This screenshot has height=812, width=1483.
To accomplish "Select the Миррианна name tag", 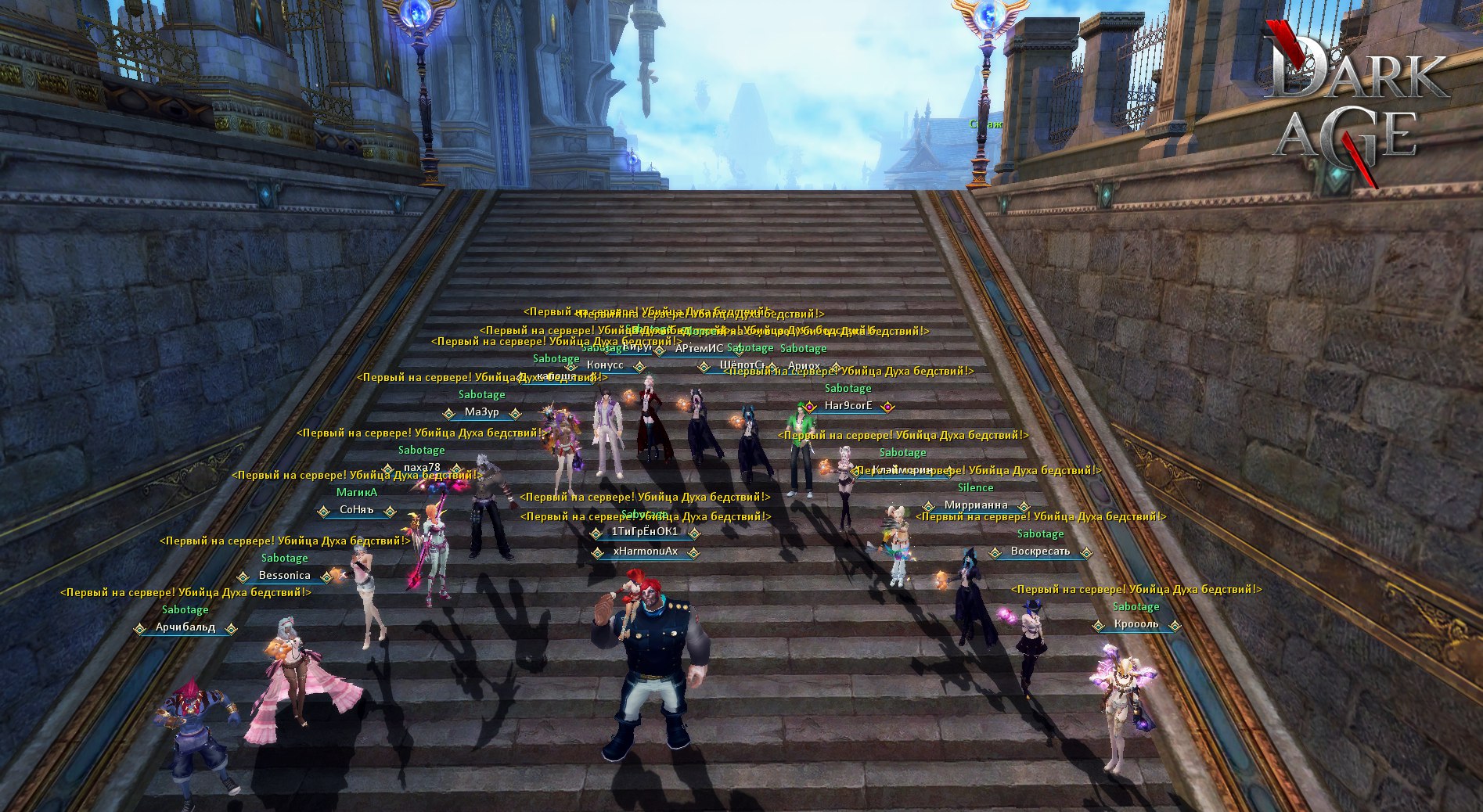I will (976, 505).
